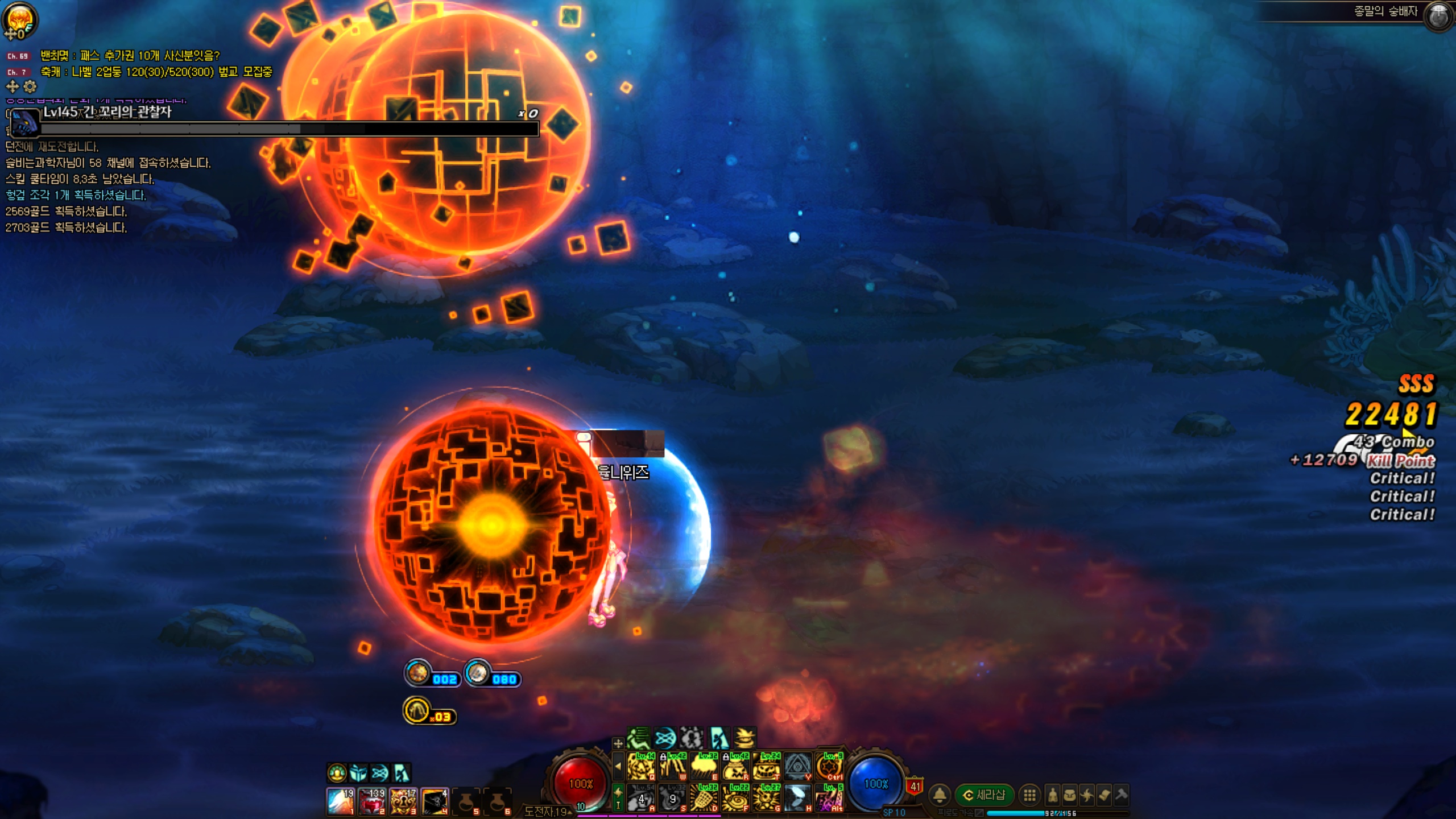Open the quest scroll icon
The image size is (1456, 819).
pyautogui.click(x=1104, y=795)
